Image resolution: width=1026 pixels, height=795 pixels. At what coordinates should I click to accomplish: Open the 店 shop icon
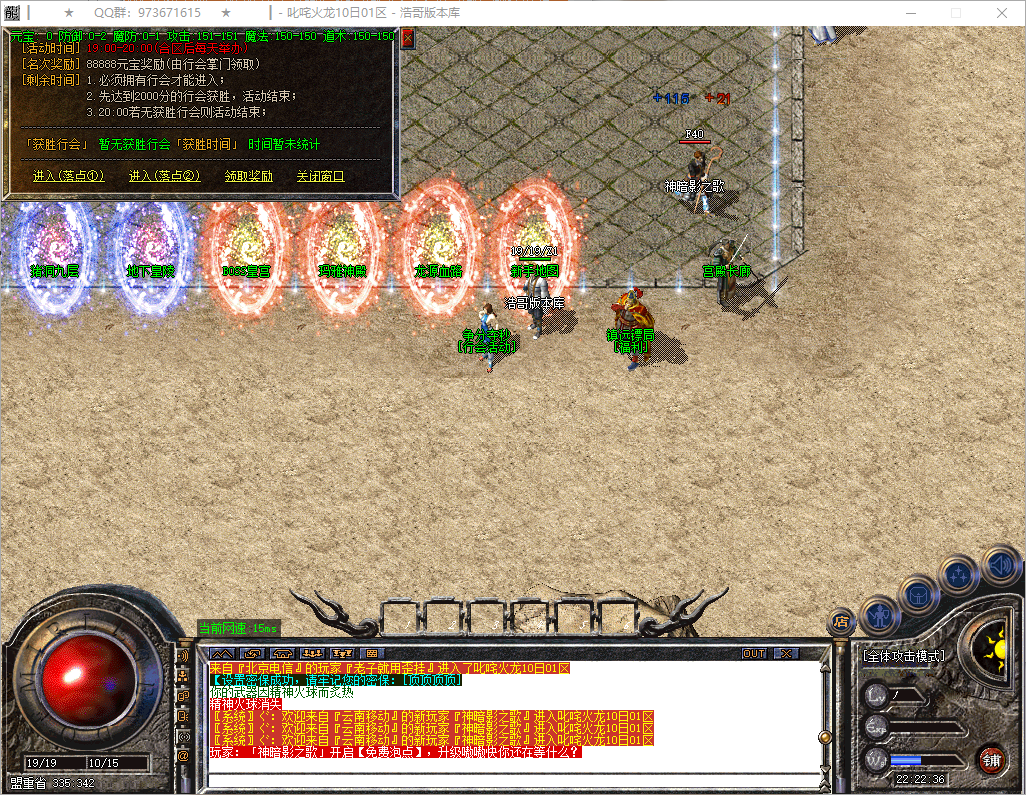pyautogui.click(x=841, y=621)
